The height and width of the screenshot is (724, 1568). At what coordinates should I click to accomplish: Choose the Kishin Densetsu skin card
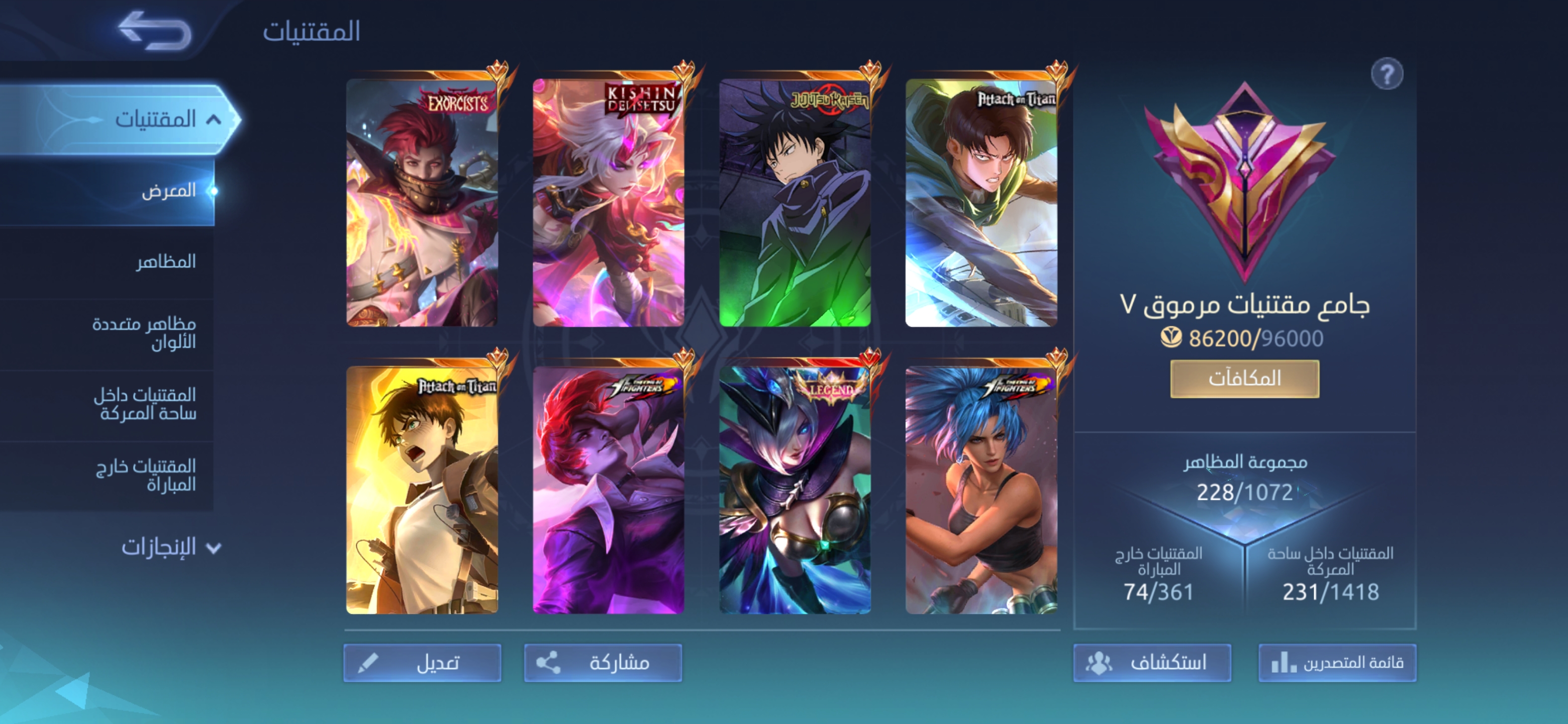609,202
